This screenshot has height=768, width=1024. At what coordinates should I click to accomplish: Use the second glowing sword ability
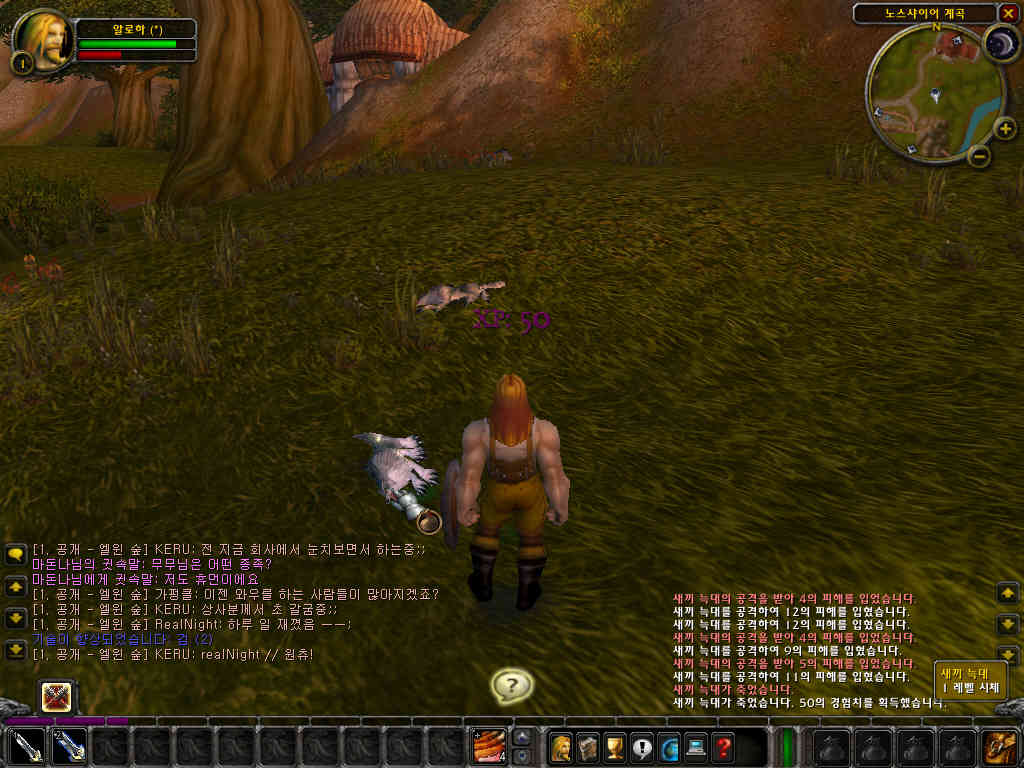click(x=69, y=746)
